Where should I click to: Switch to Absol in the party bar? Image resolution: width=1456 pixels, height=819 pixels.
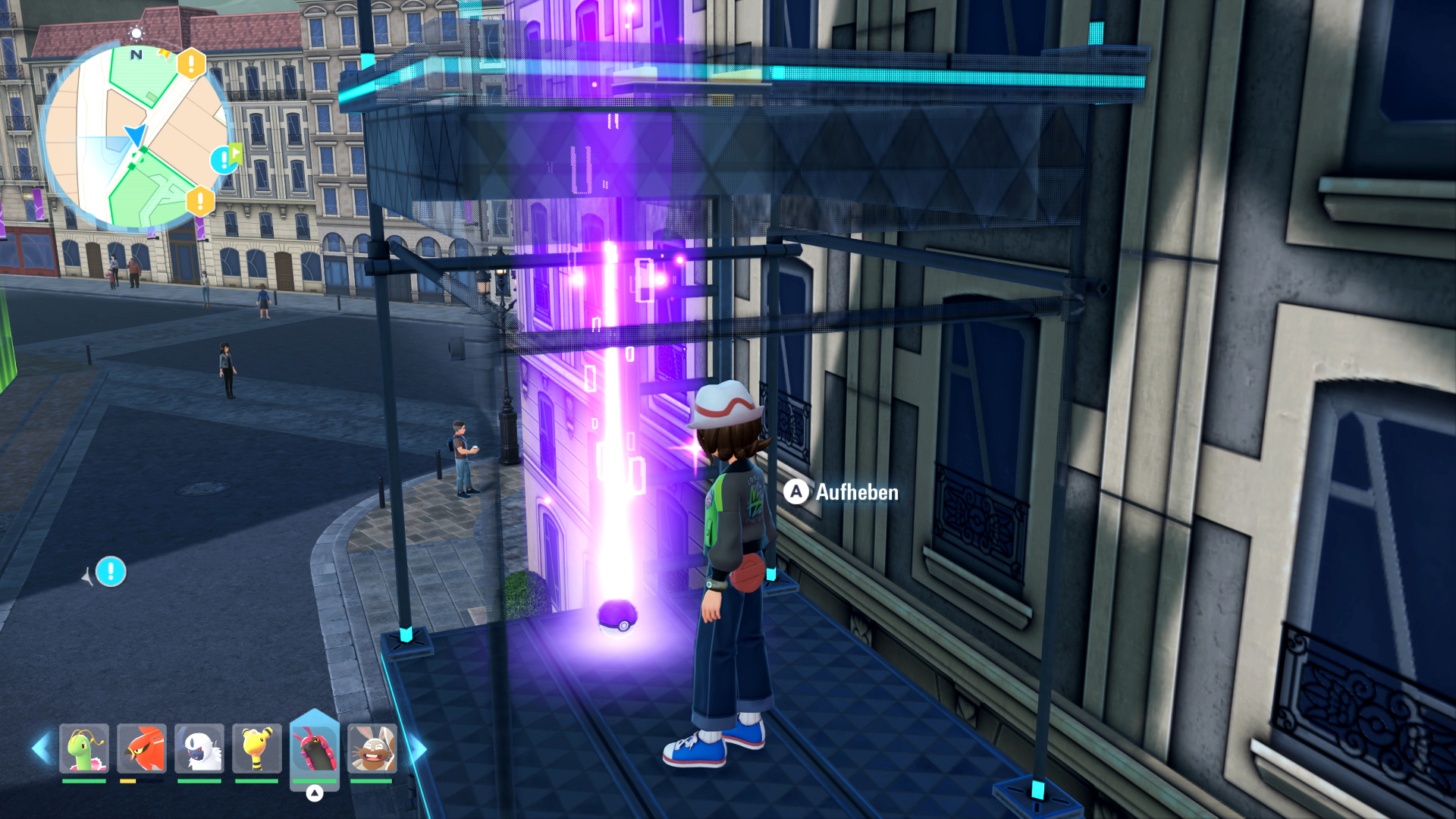pos(199,748)
